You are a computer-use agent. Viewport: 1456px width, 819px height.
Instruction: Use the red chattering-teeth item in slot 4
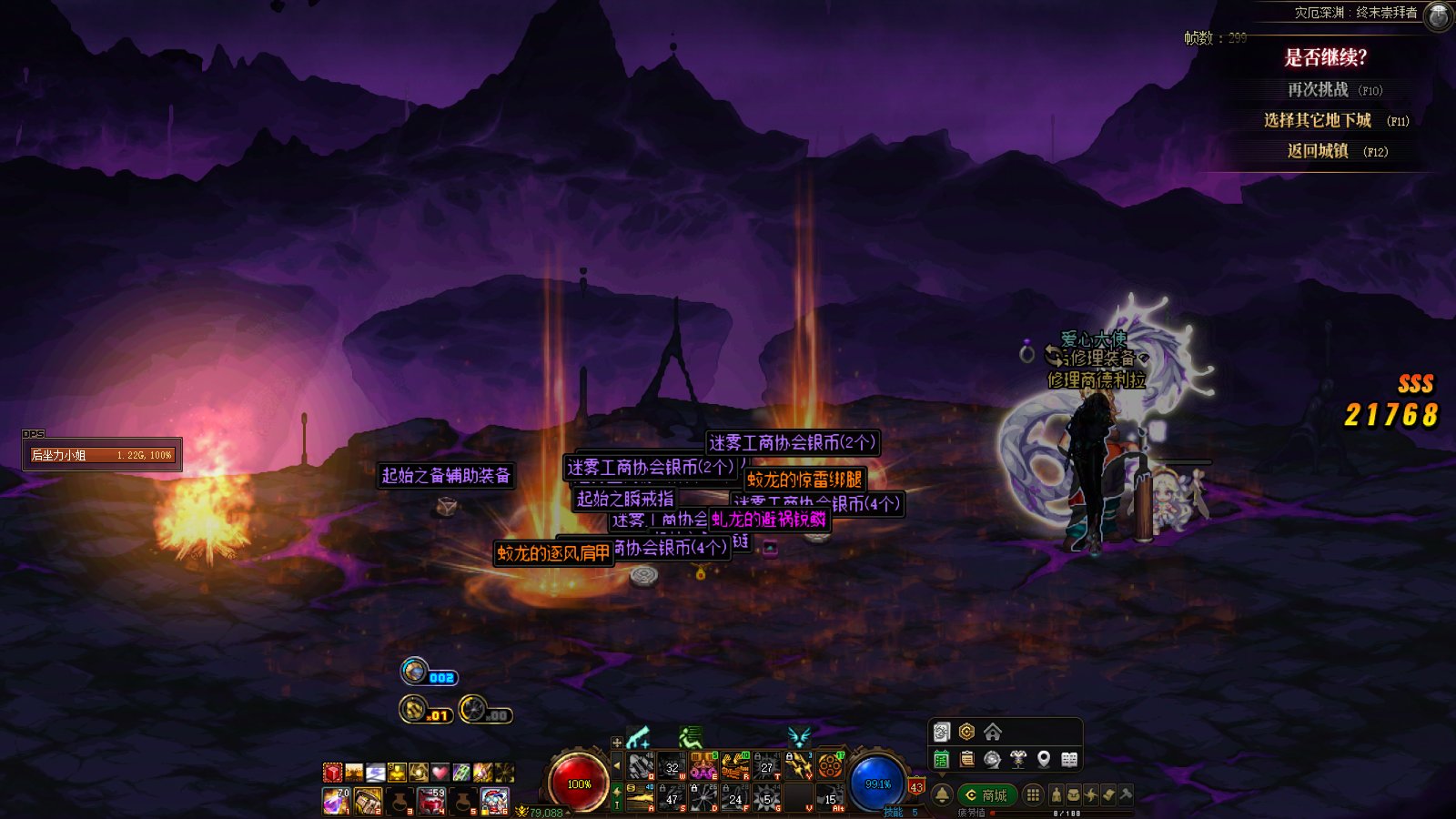tap(431, 801)
